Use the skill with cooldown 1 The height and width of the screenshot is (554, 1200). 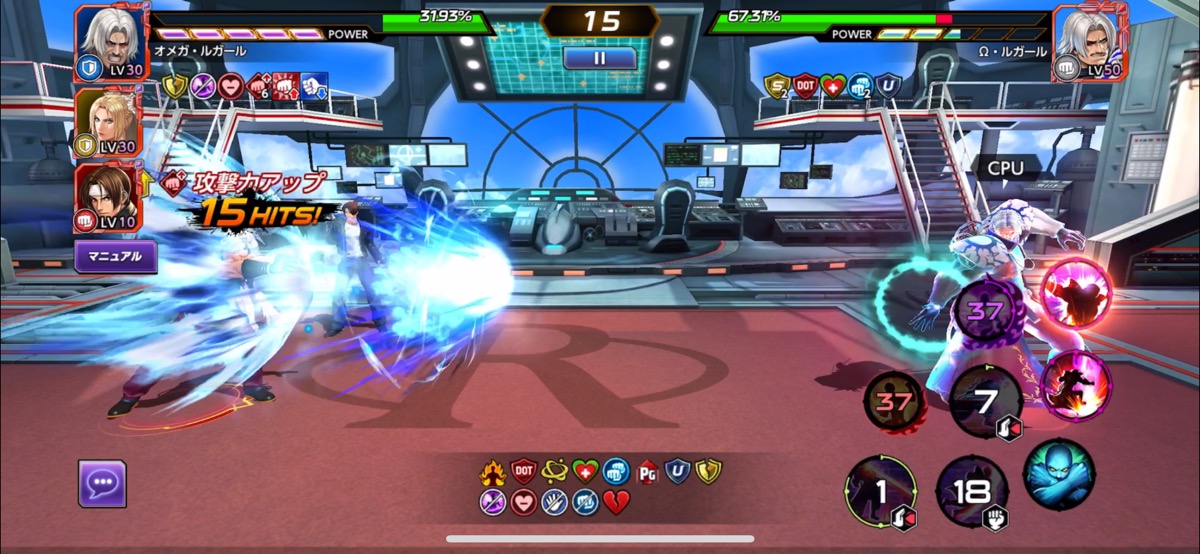881,491
